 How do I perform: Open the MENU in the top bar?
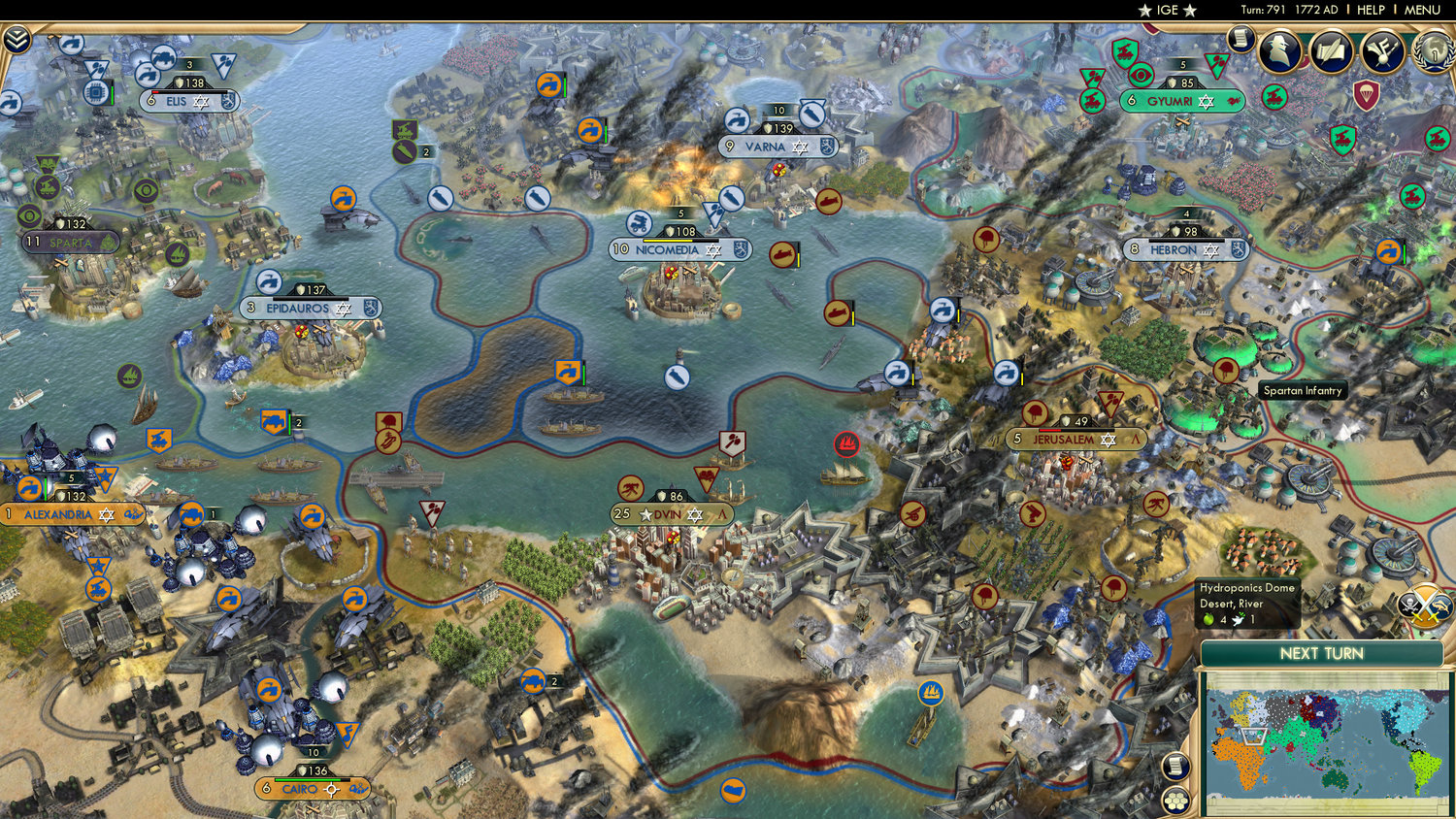tap(1420, 10)
